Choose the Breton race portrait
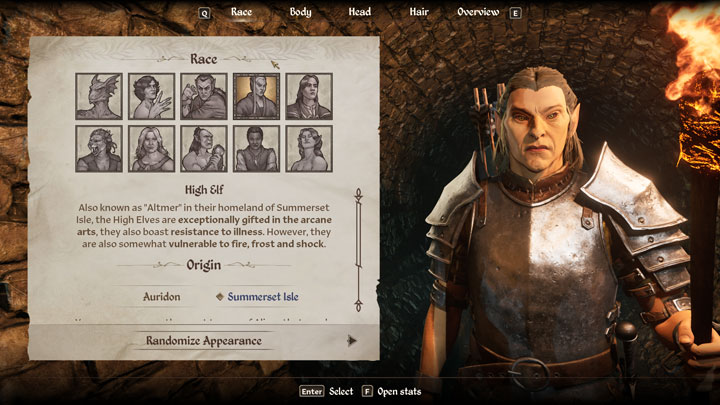Image resolution: width=720 pixels, height=405 pixels. (x=152, y=97)
